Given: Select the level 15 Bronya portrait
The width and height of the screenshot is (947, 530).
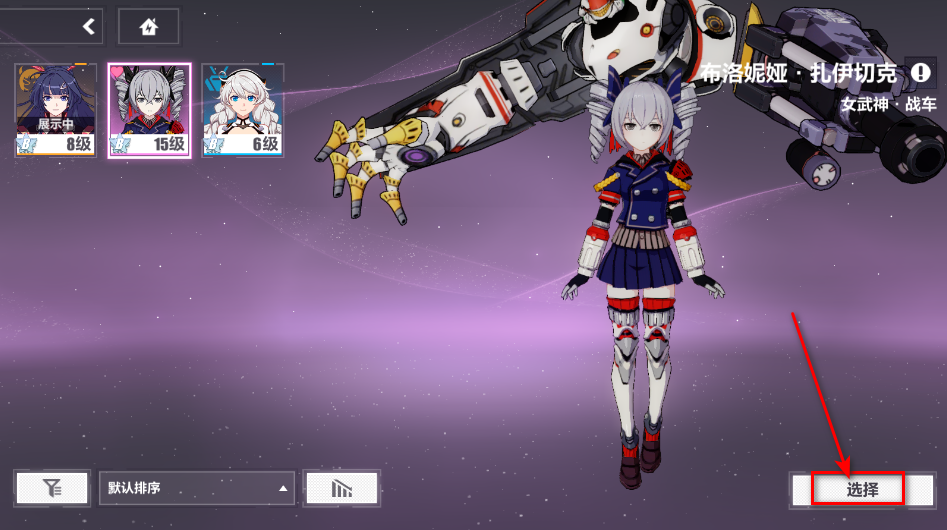Looking at the screenshot, I should [x=149, y=111].
